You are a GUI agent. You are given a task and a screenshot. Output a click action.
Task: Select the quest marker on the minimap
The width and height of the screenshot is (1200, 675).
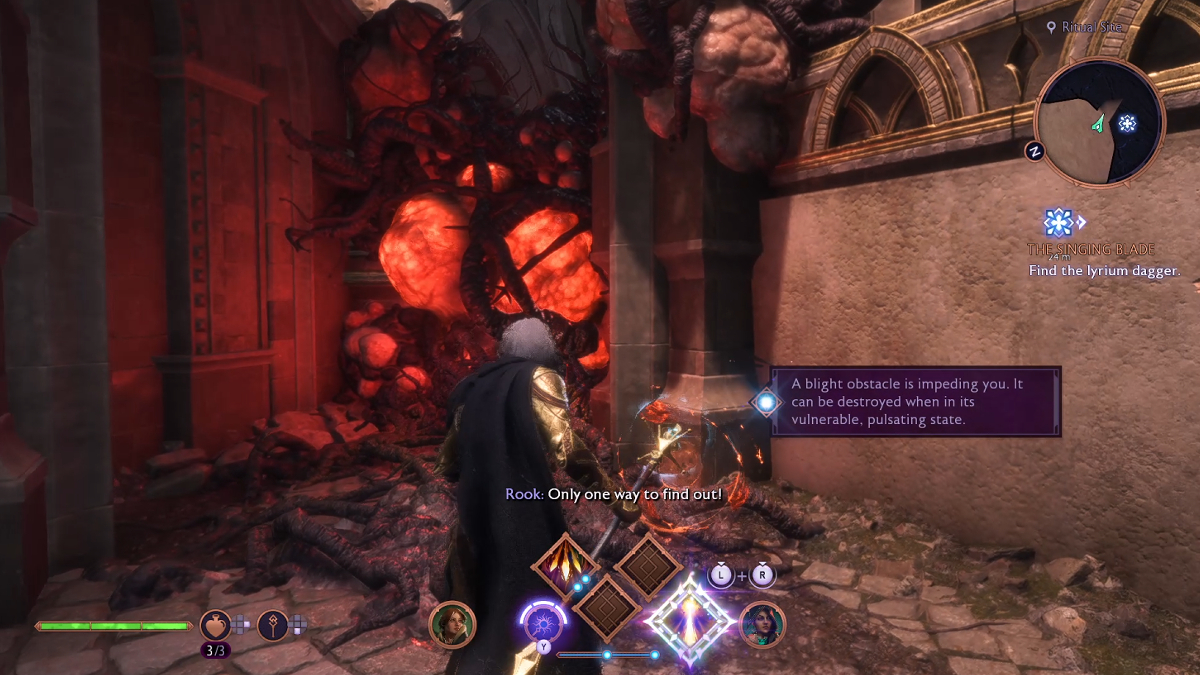pos(1127,123)
